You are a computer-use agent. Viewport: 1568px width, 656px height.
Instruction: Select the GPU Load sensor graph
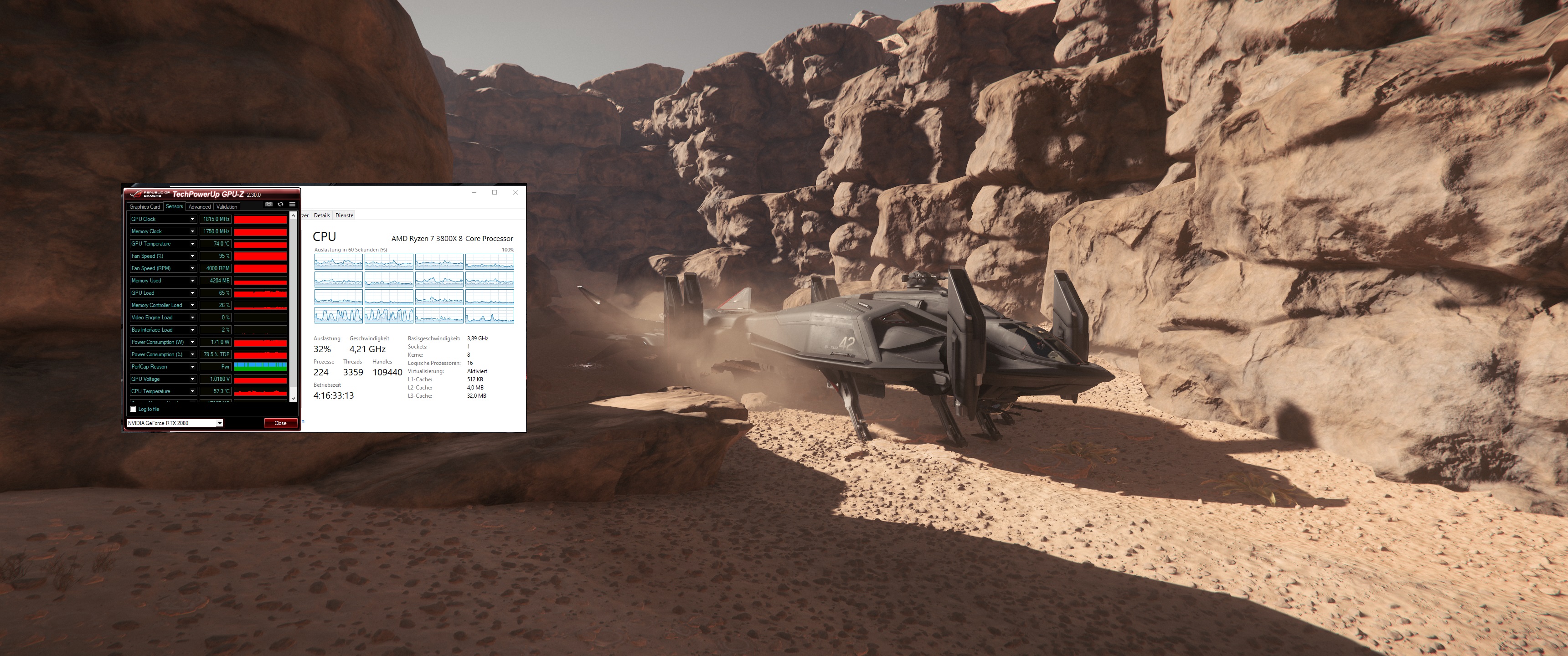(x=261, y=293)
